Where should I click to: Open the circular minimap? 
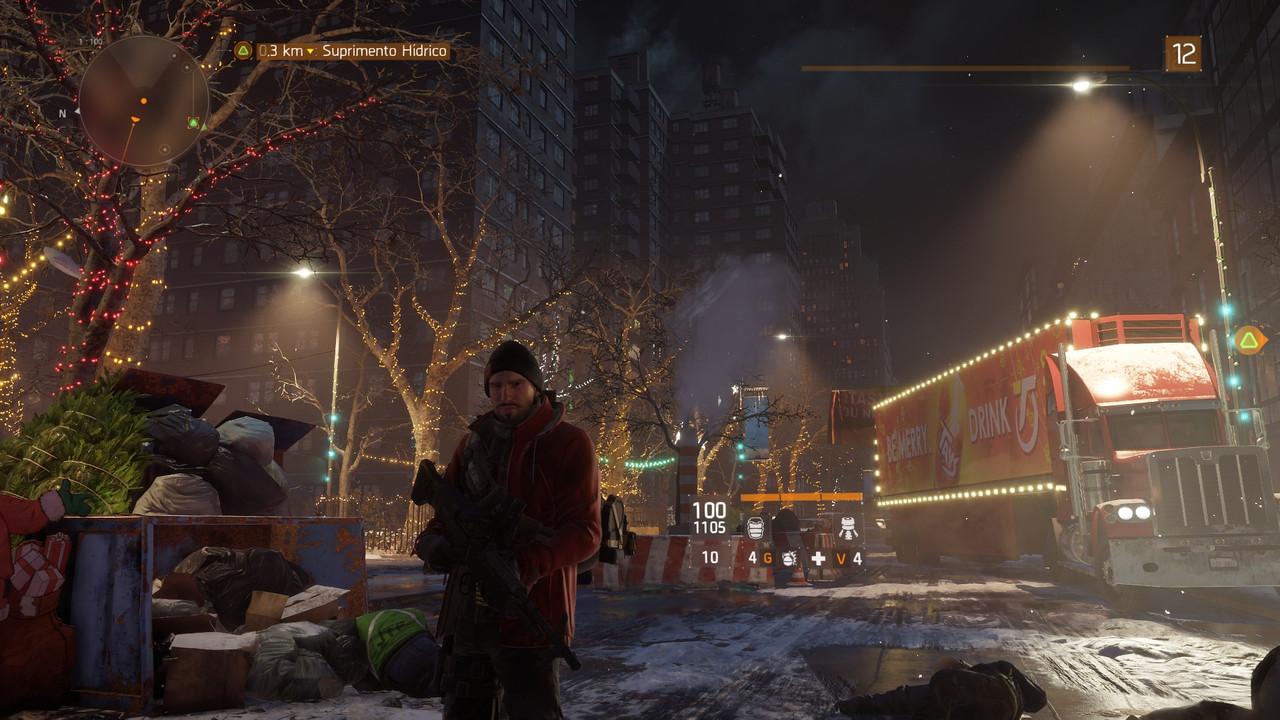143,101
